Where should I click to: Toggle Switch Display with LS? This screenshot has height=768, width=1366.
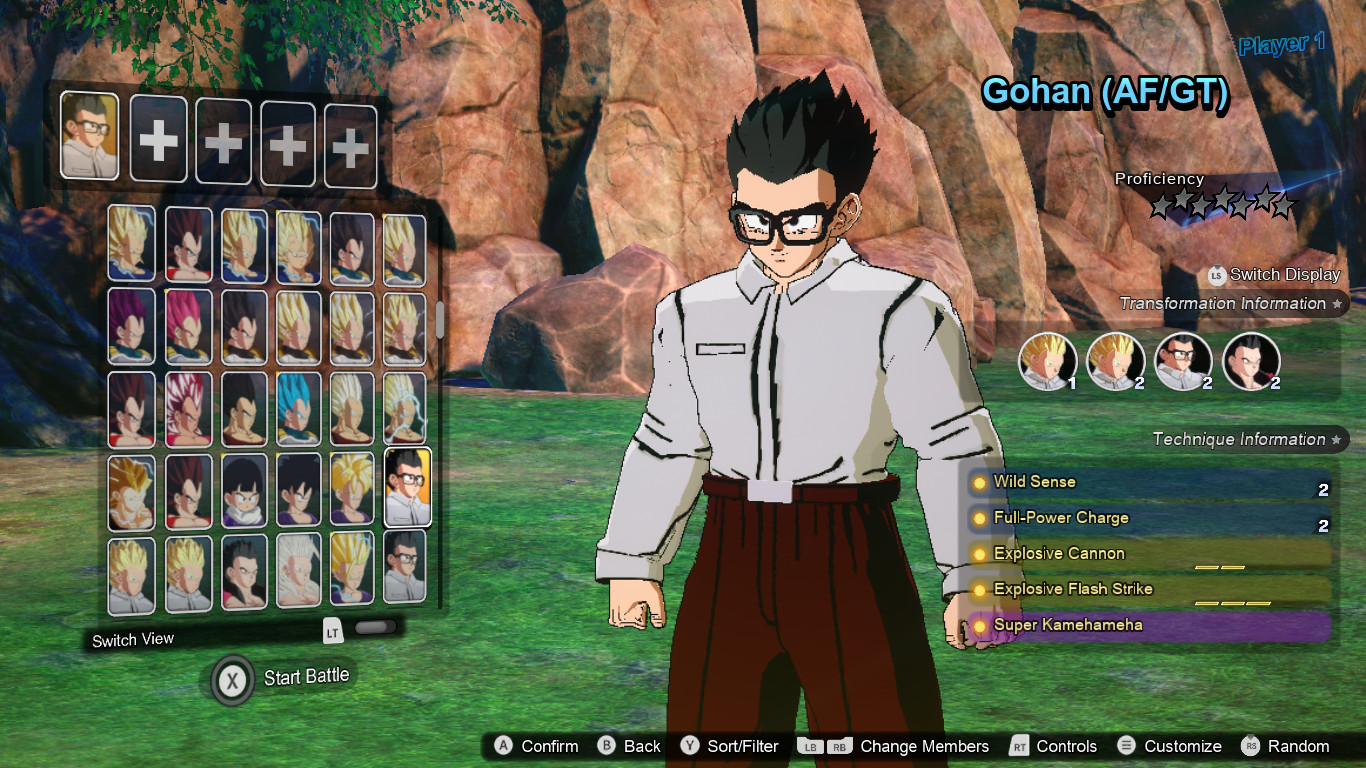click(x=1214, y=275)
